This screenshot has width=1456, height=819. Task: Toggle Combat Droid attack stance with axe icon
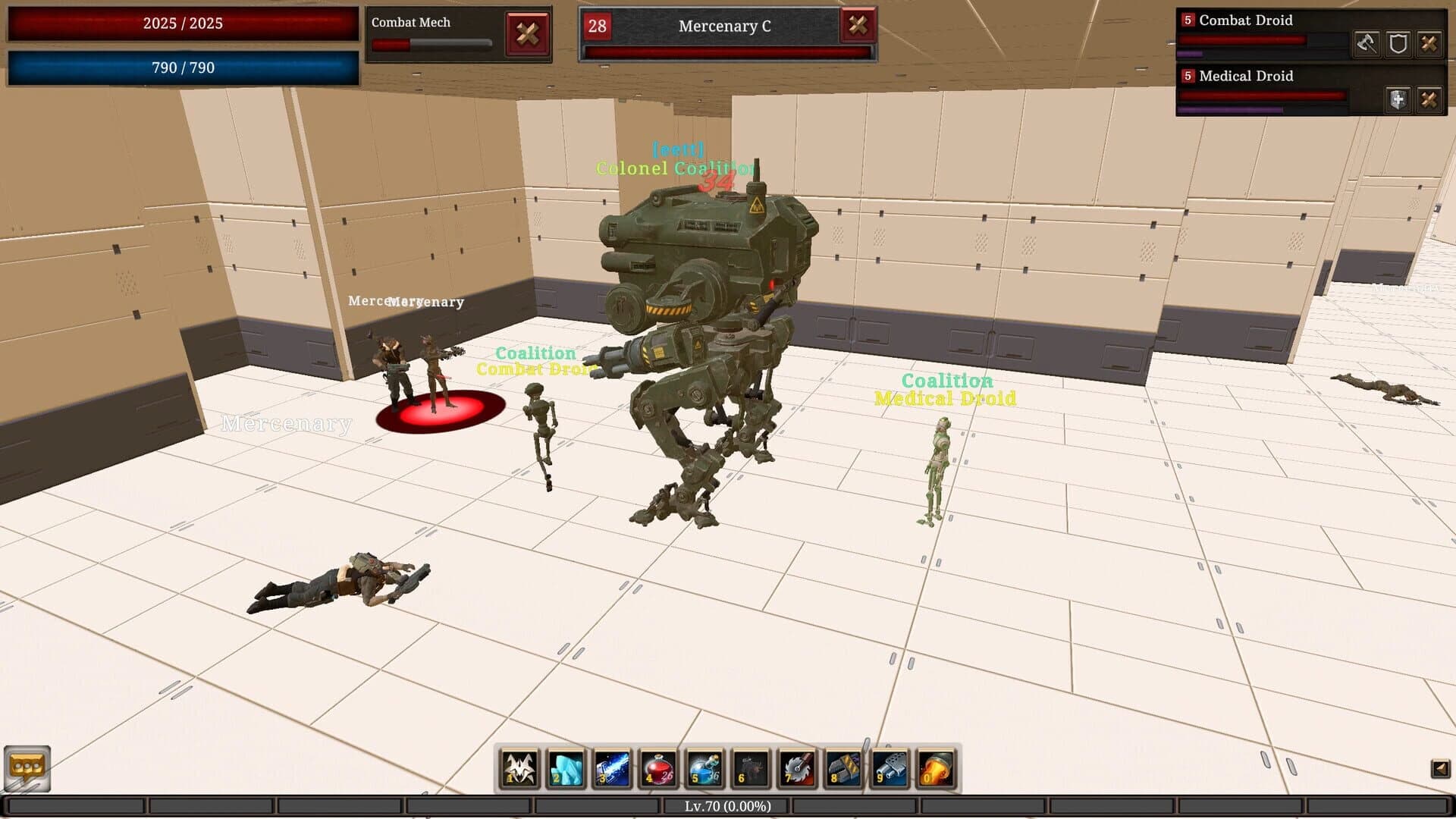coord(1366,43)
